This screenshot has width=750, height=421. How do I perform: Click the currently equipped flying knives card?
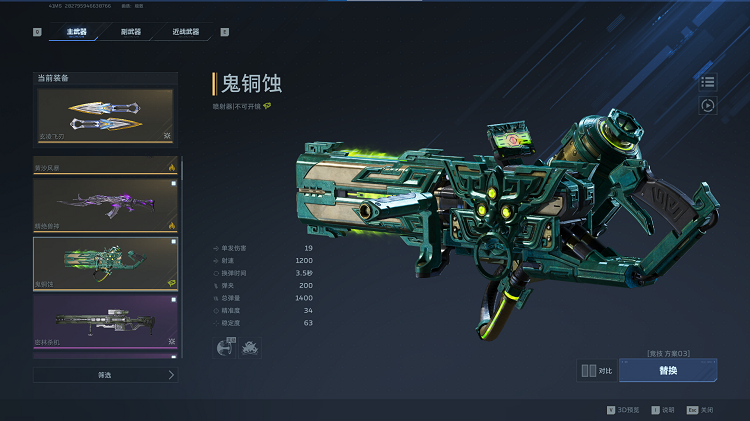[105, 116]
